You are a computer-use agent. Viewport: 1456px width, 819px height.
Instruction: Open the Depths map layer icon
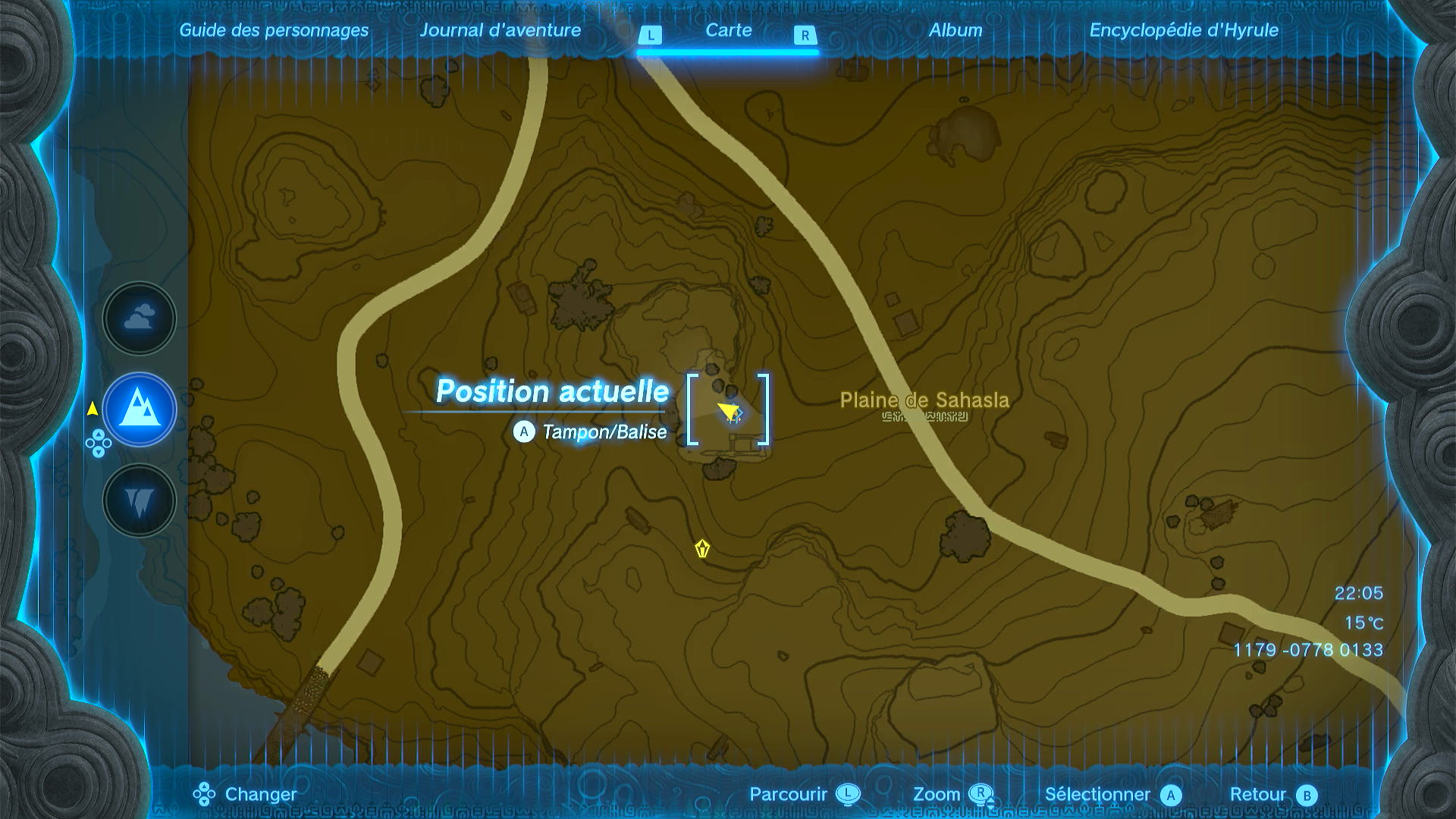139,500
